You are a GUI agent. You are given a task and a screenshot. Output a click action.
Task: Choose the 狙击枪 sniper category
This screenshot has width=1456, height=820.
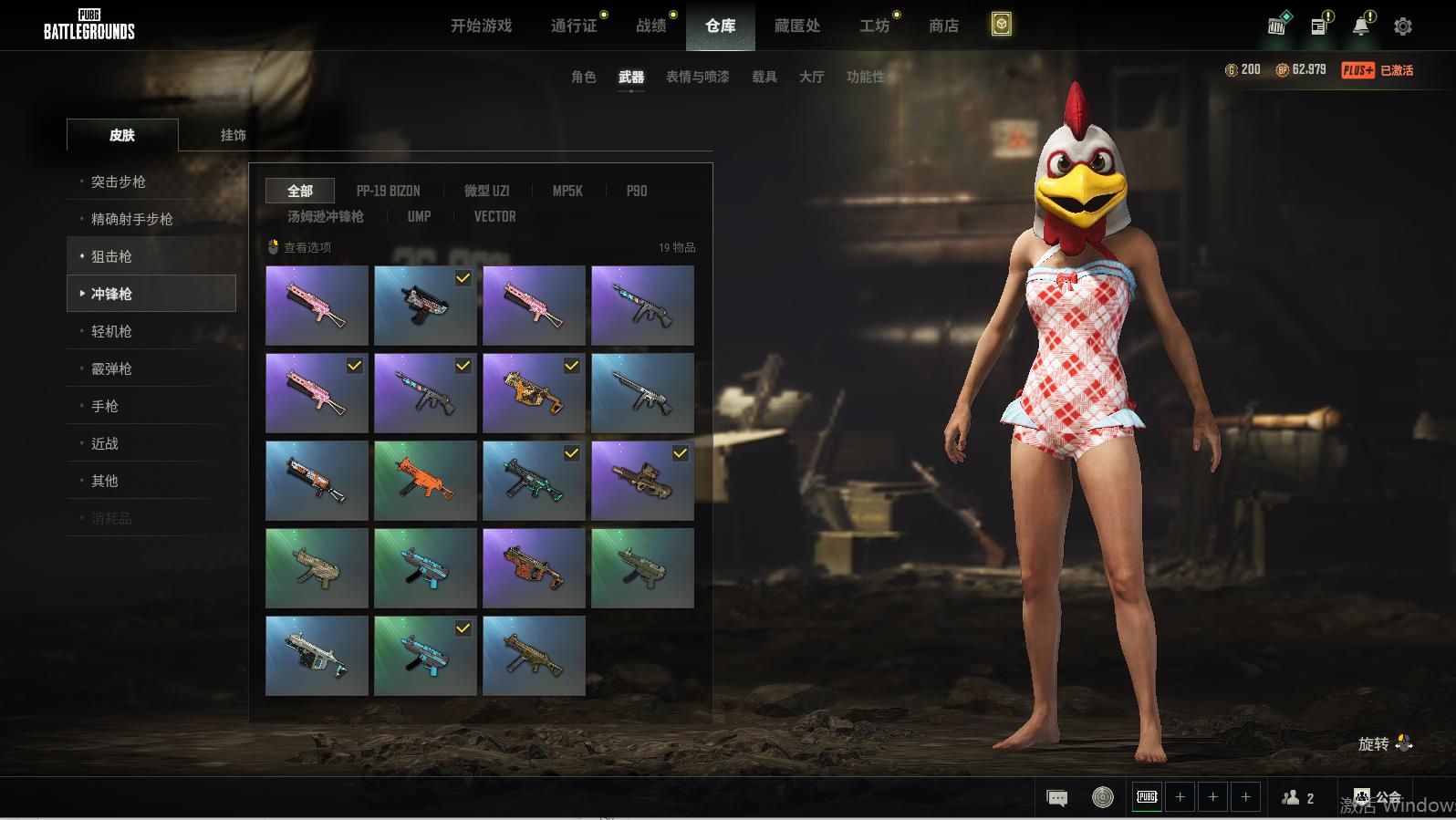coord(111,256)
